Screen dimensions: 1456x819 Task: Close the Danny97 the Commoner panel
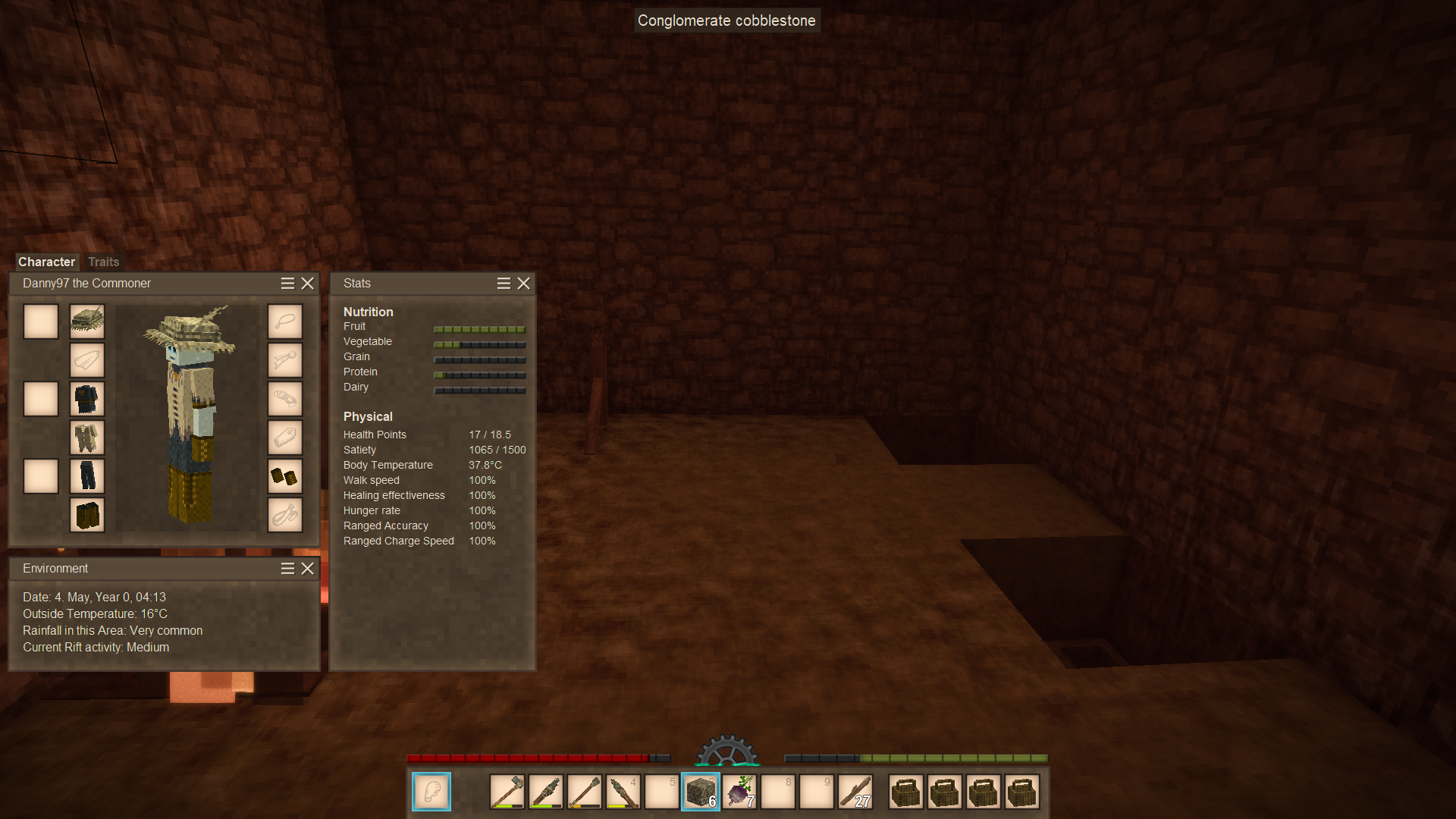point(307,283)
